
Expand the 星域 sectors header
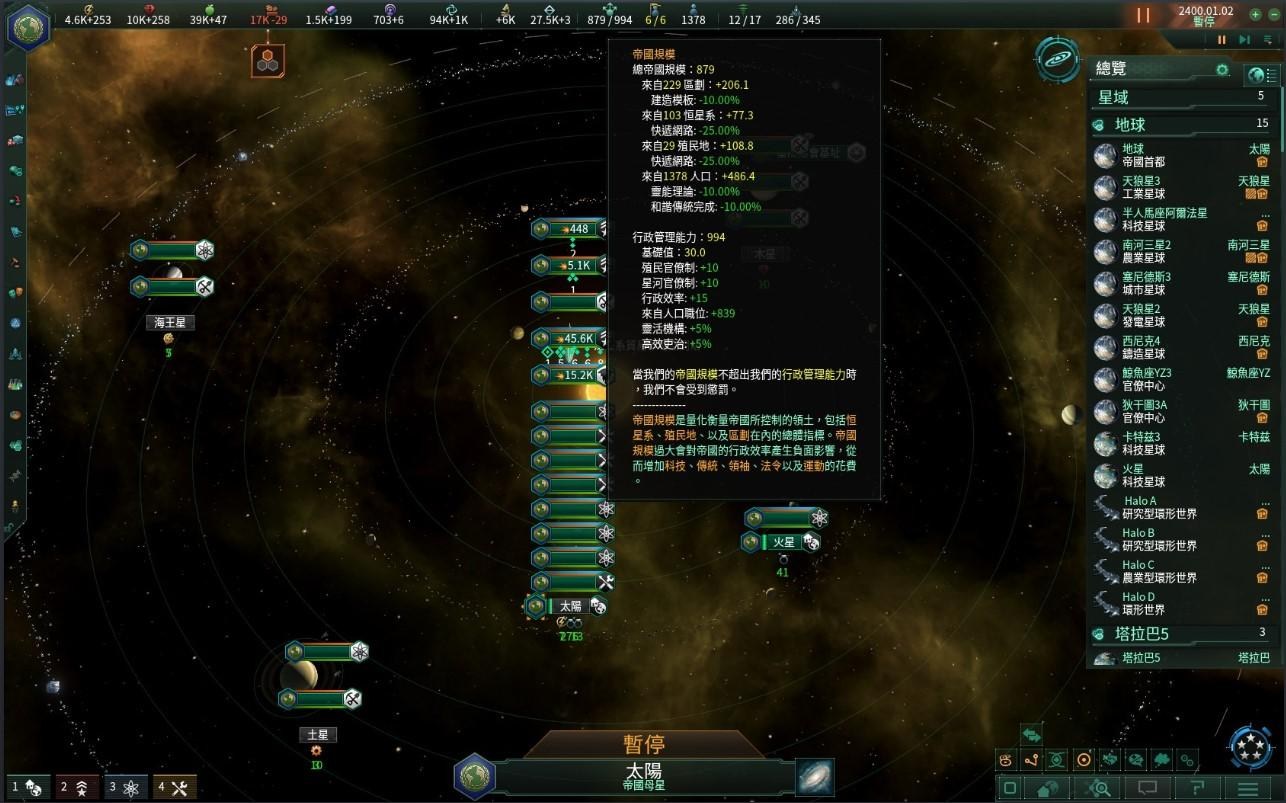point(1180,97)
